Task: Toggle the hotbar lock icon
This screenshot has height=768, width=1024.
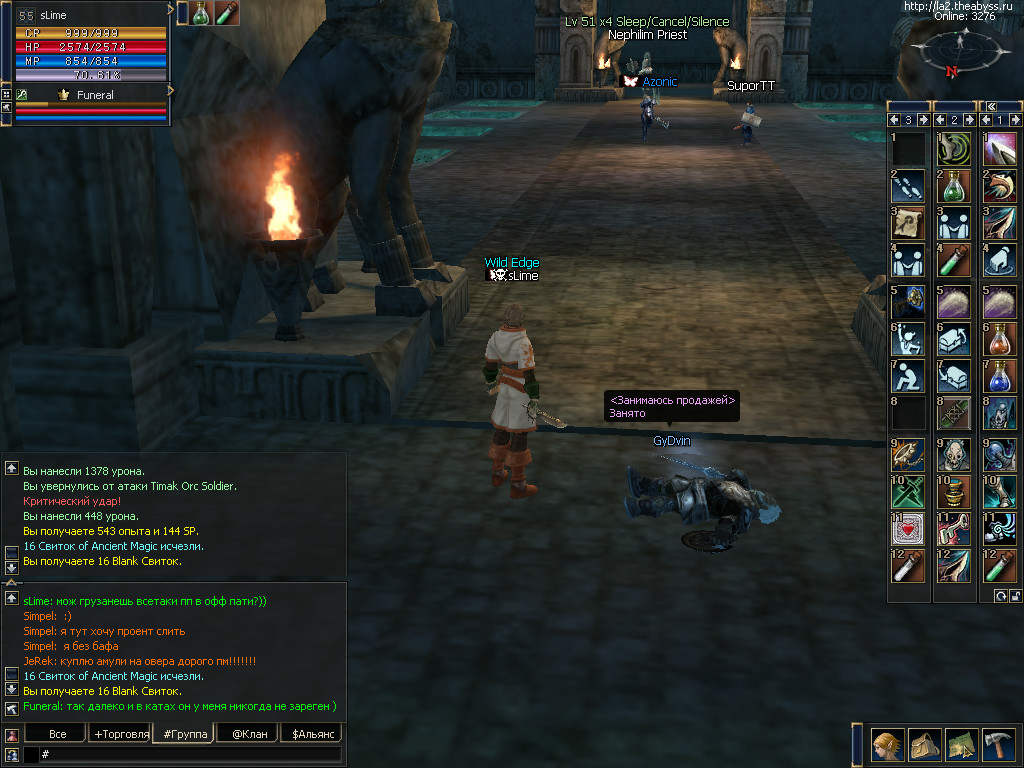Action: pyautogui.click(x=1016, y=596)
